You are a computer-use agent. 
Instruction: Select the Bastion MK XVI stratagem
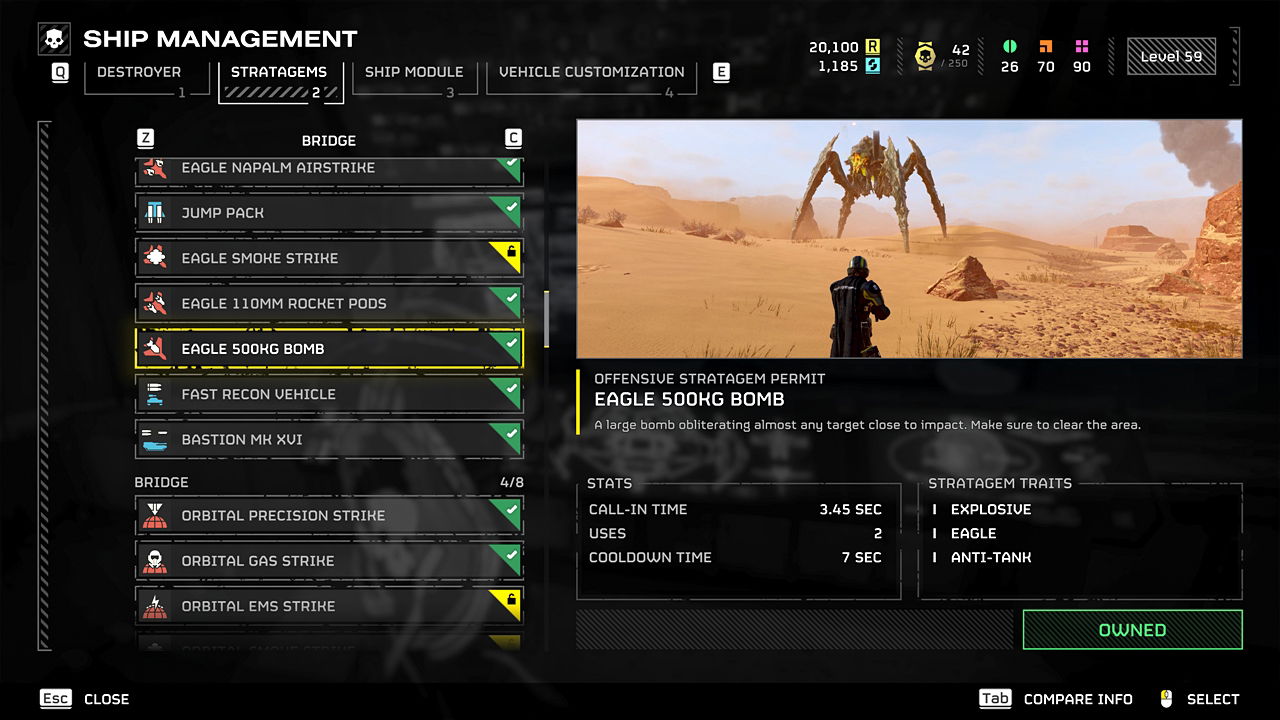point(329,439)
